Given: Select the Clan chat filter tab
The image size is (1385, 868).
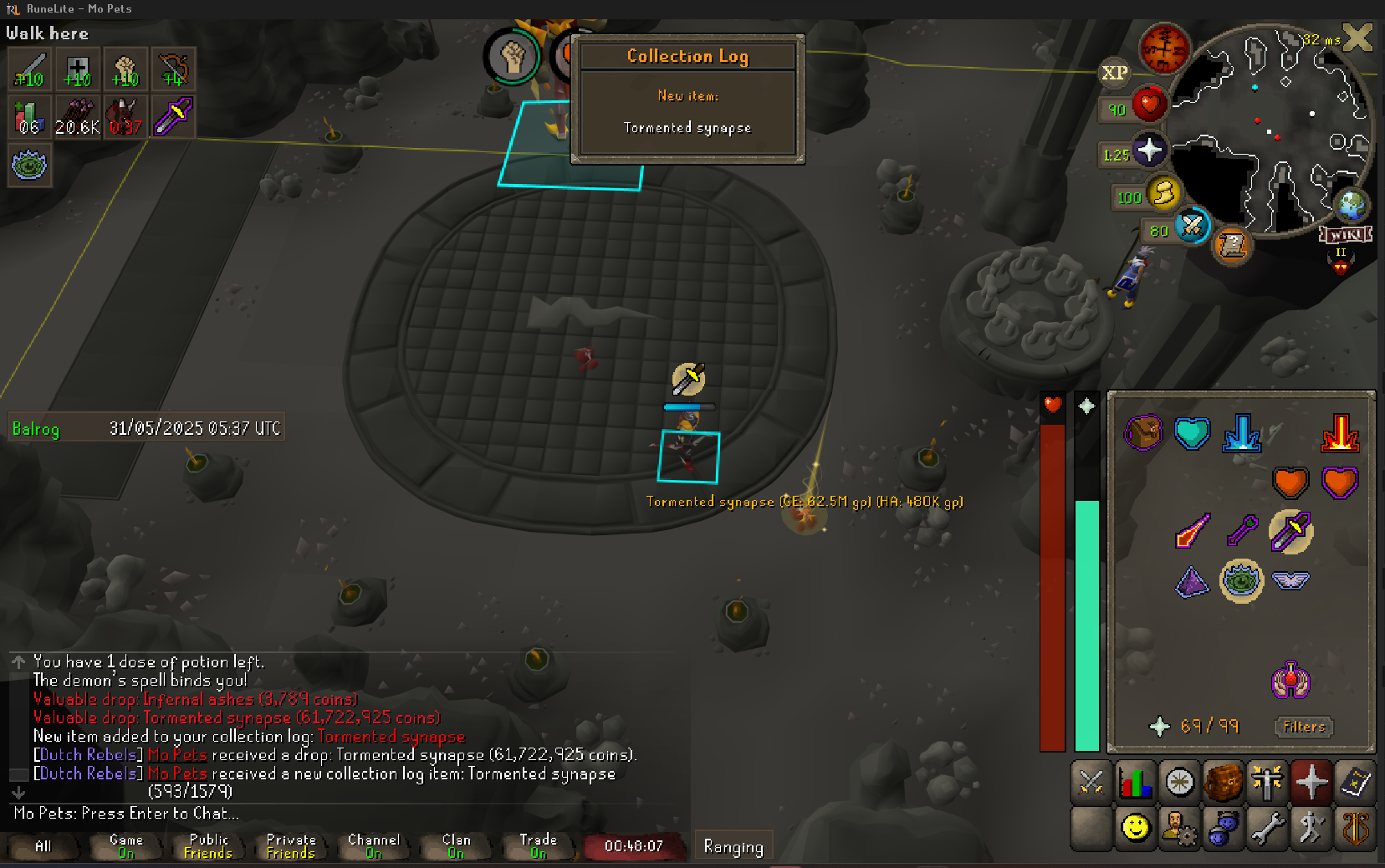Looking at the screenshot, I should [x=456, y=846].
